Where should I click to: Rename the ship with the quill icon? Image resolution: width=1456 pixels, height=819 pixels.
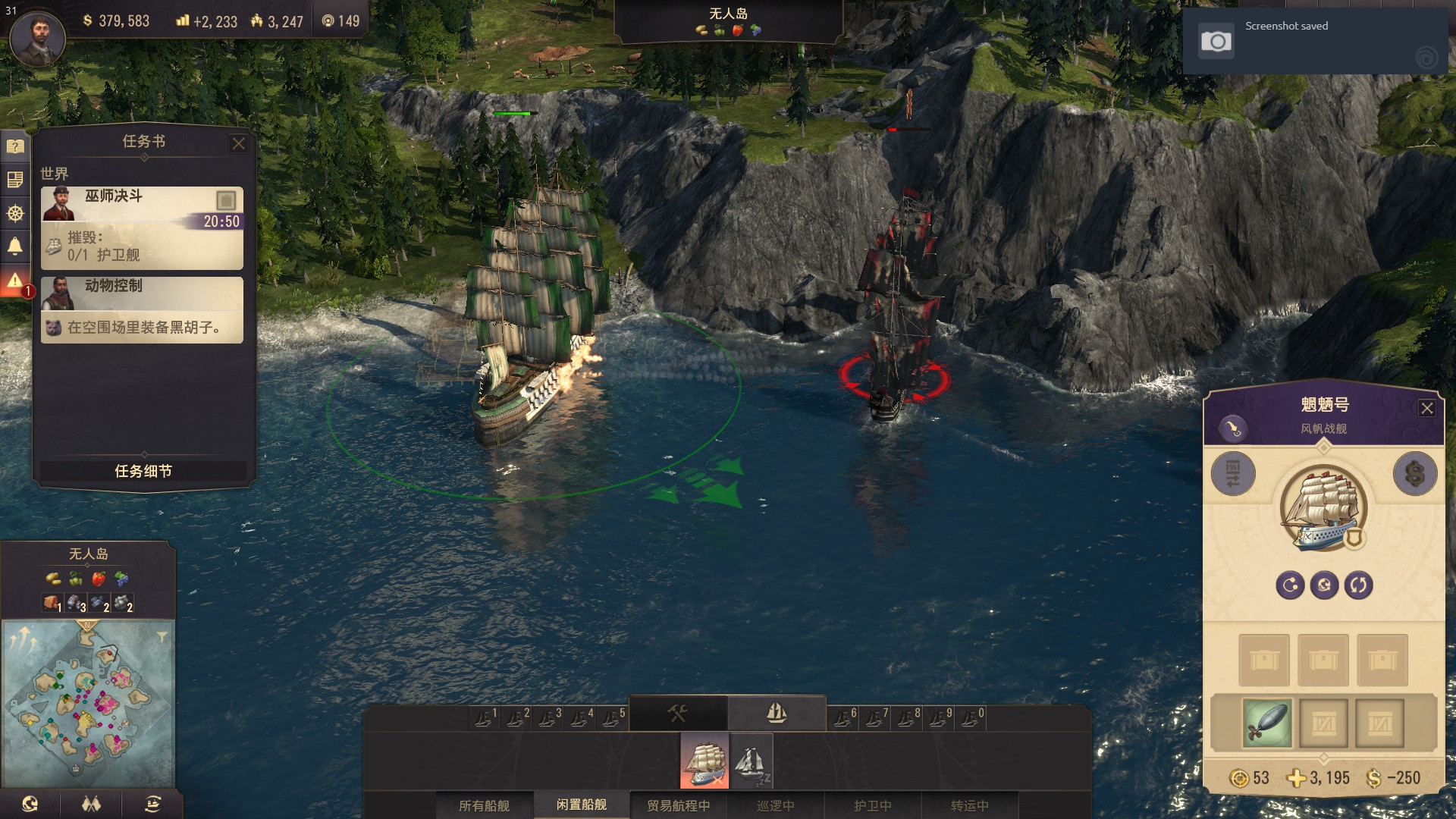(1233, 428)
